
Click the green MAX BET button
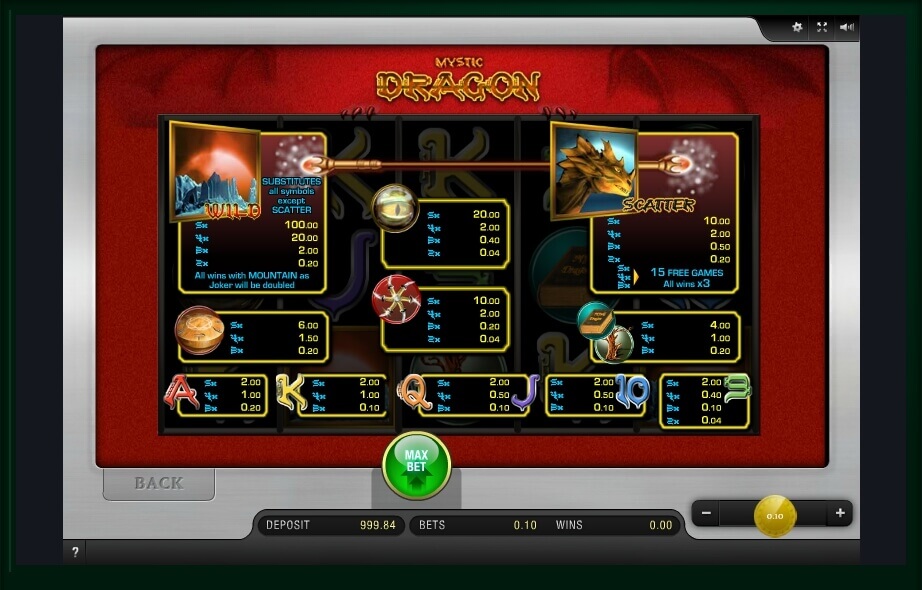coord(416,465)
